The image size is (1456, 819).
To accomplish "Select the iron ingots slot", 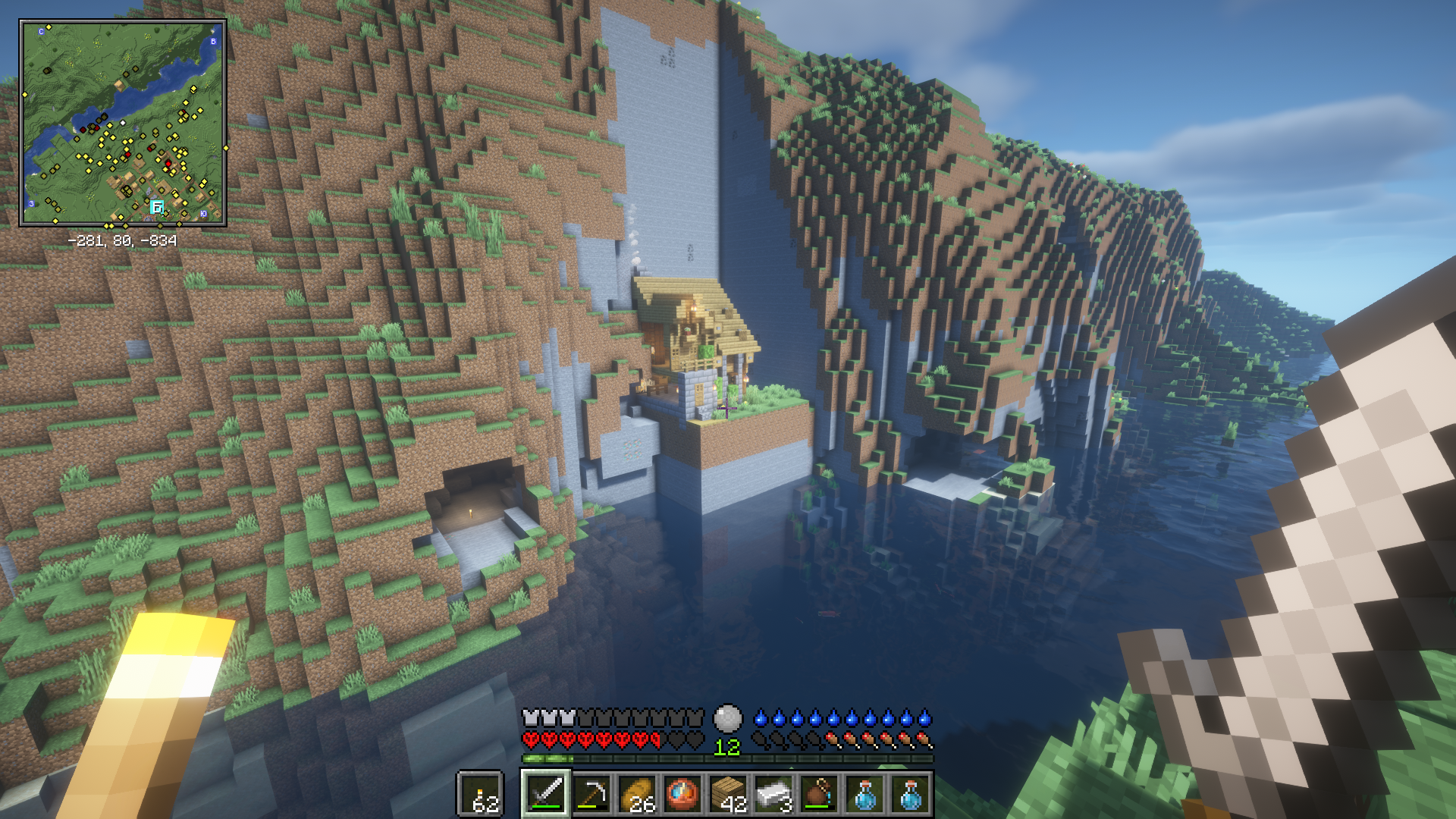I will click(x=774, y=794).
